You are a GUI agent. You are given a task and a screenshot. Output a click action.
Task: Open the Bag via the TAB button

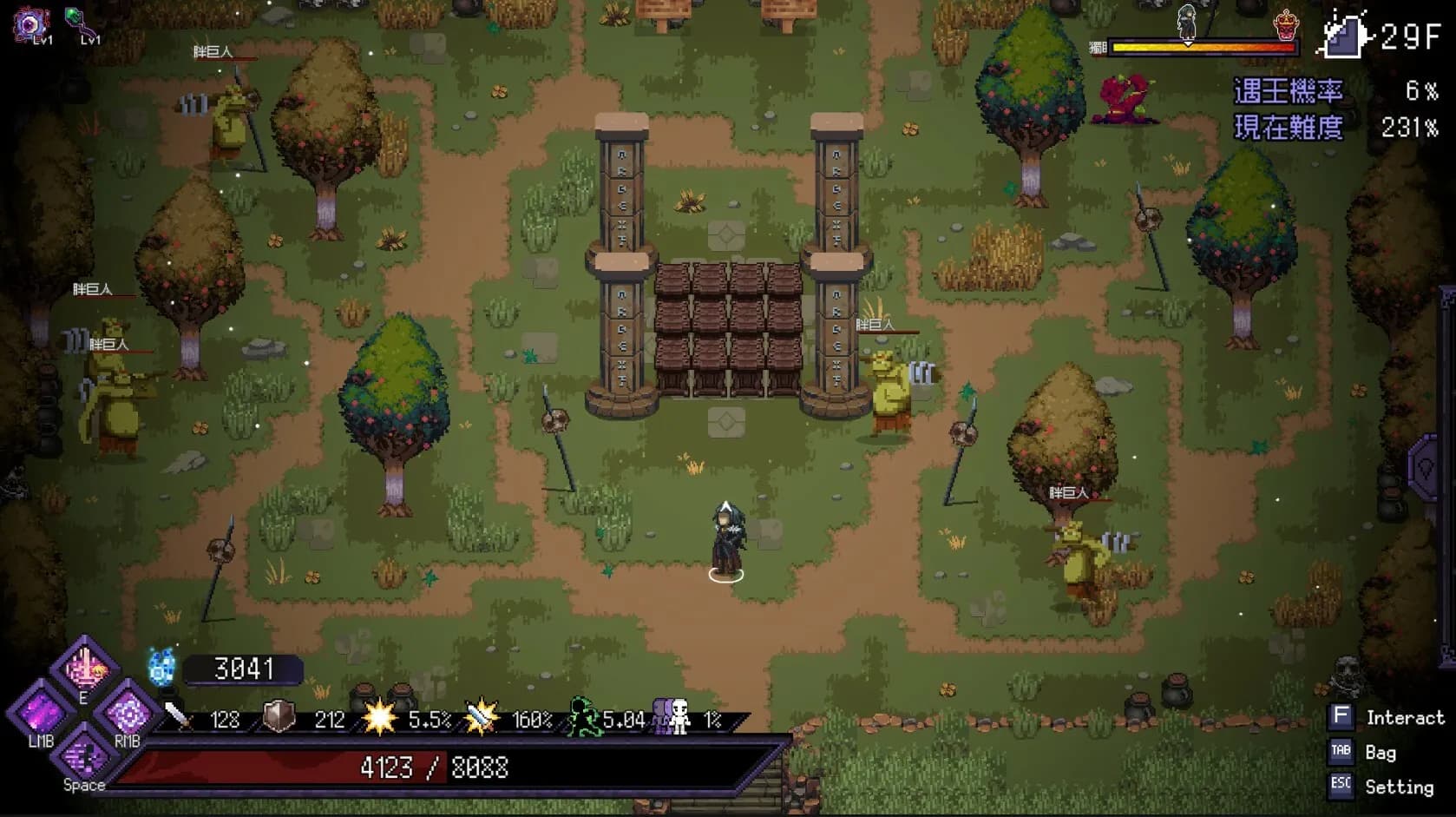pos(1341,752)
